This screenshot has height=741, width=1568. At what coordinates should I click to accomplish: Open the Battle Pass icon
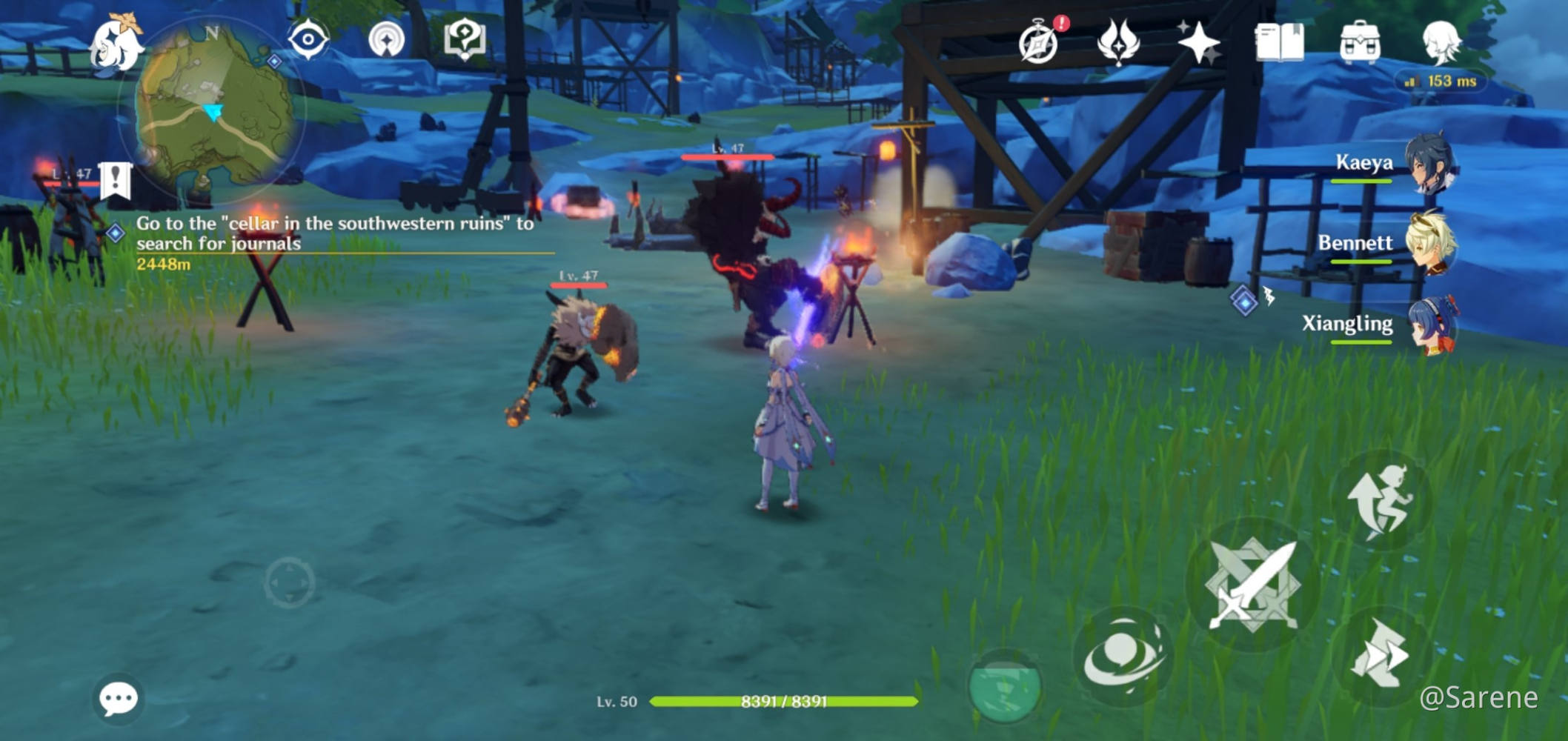coord(1118,42)
